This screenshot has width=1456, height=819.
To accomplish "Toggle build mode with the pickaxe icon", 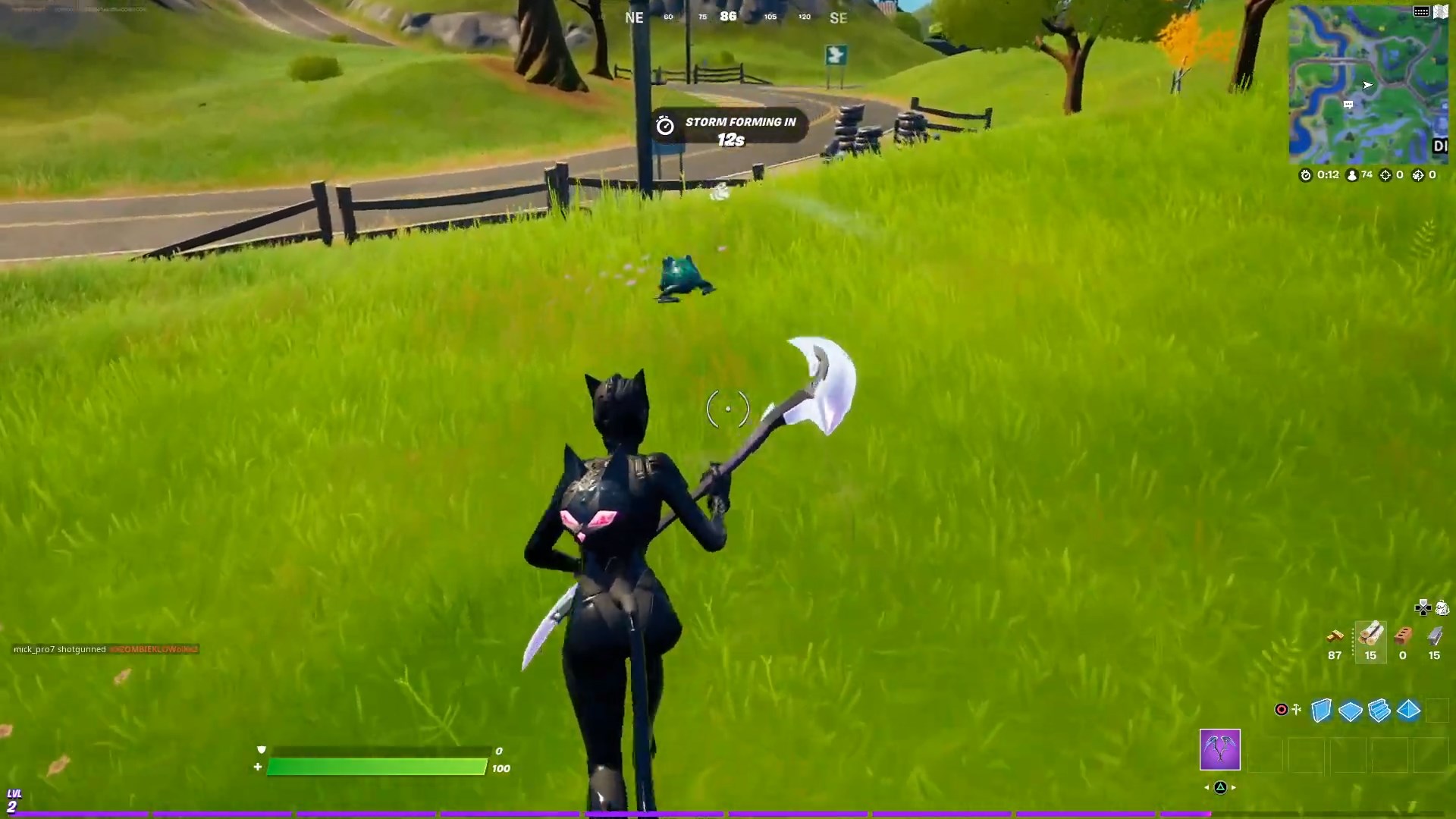I will [x=1296, y=709].
